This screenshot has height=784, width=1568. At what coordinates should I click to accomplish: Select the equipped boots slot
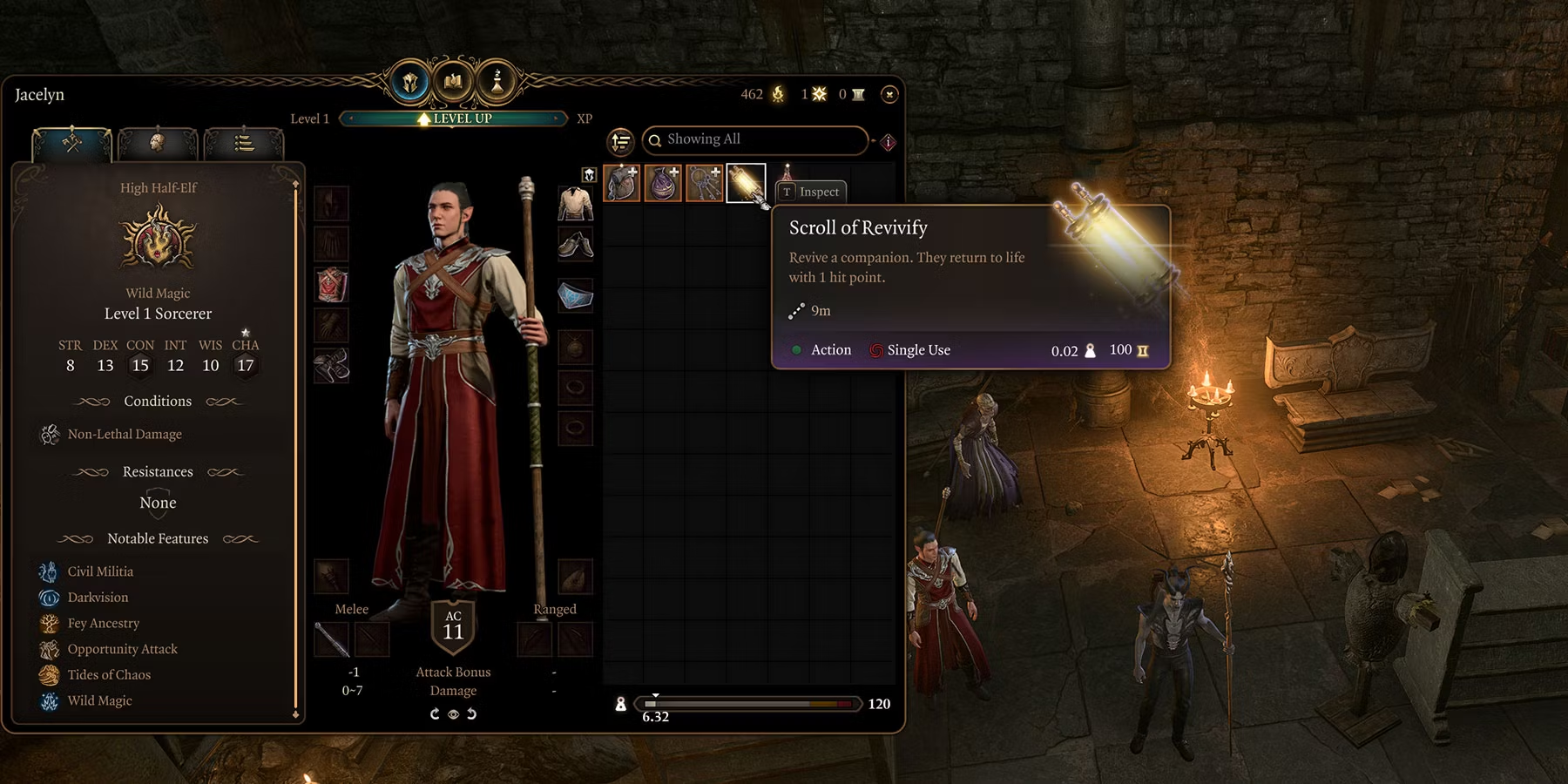(x=332, y=366)
